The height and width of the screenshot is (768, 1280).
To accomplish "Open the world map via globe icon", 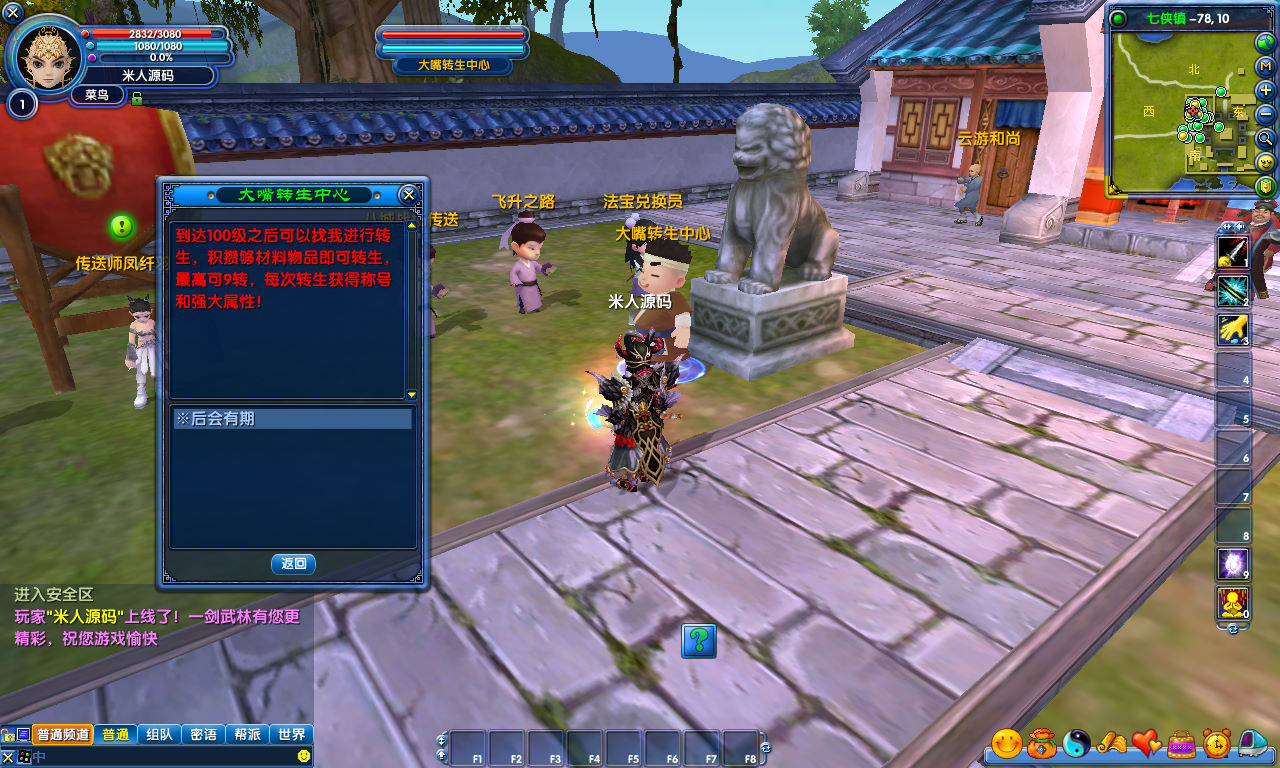I will pos(1266,42).
